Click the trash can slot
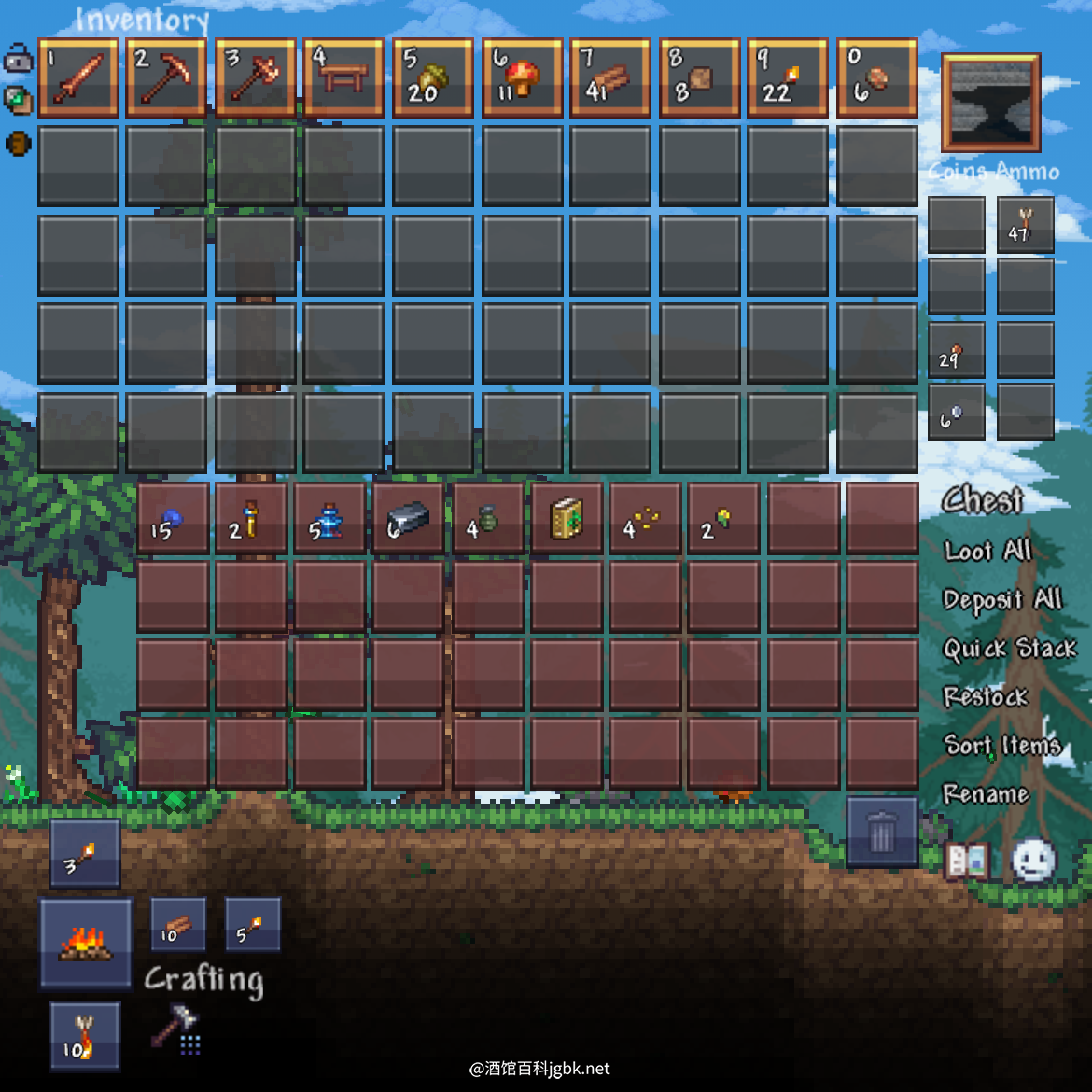This screenshot has width=1092, height=1092. tap(881, 831)
